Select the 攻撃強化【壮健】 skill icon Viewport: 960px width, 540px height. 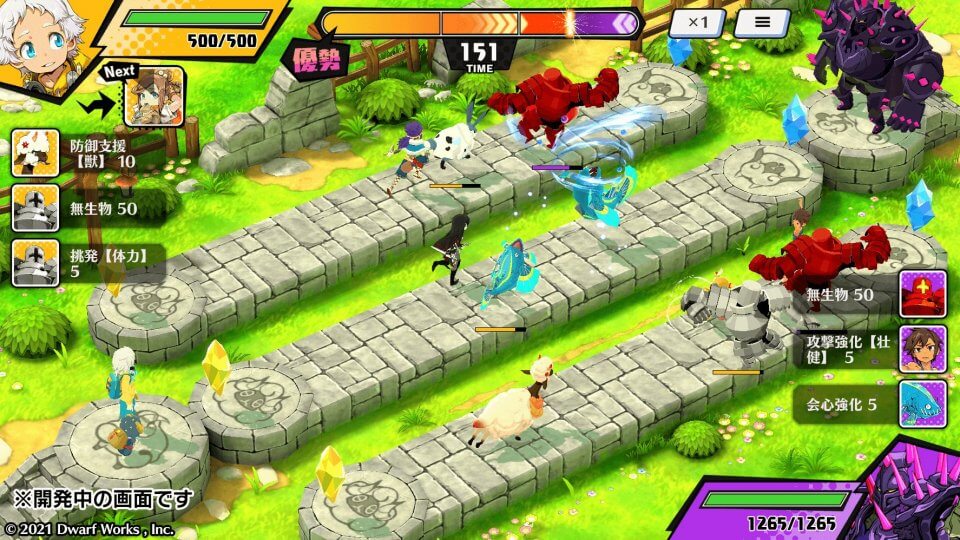point(922,349)
